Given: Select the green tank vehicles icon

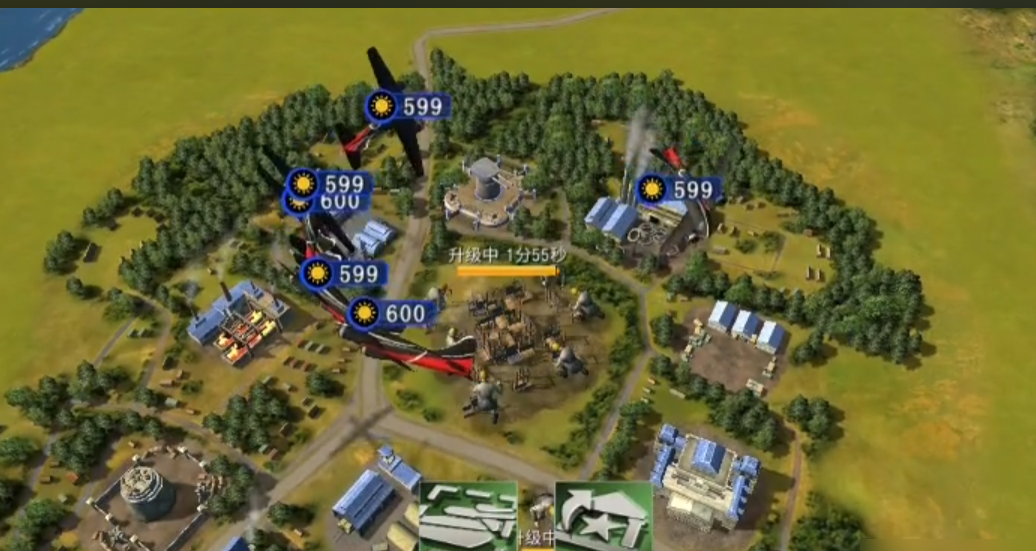Looking at the screenshot, I should point(468,515).
